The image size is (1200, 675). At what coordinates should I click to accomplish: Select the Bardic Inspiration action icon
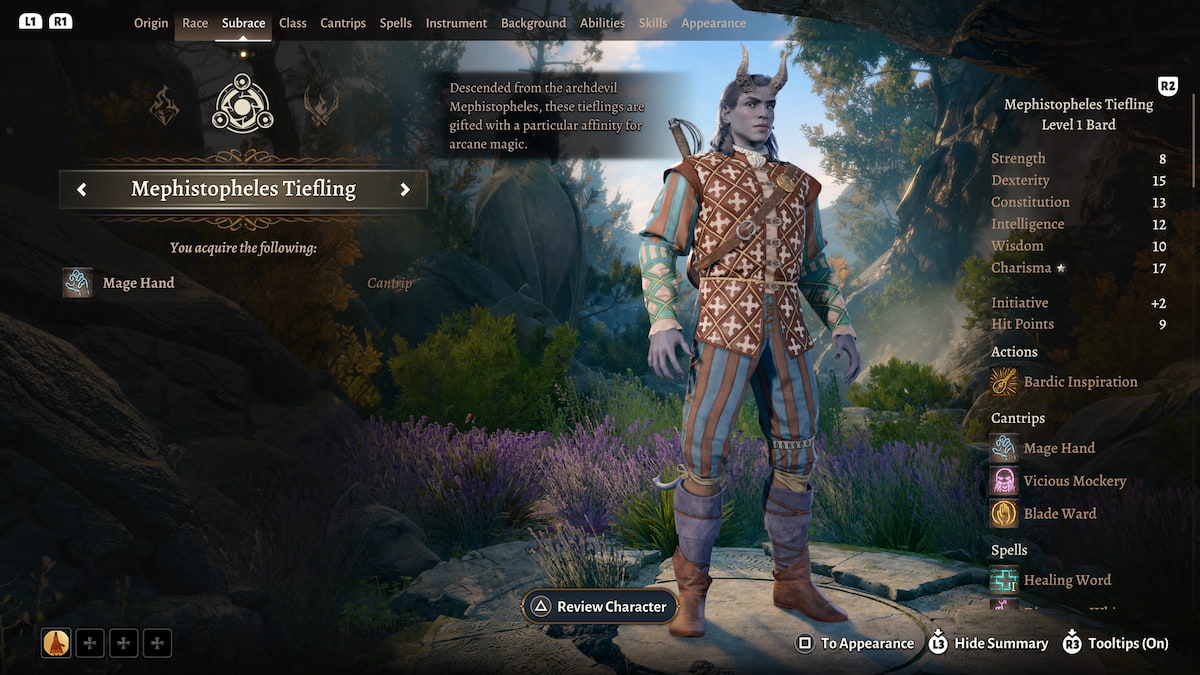1004,382
